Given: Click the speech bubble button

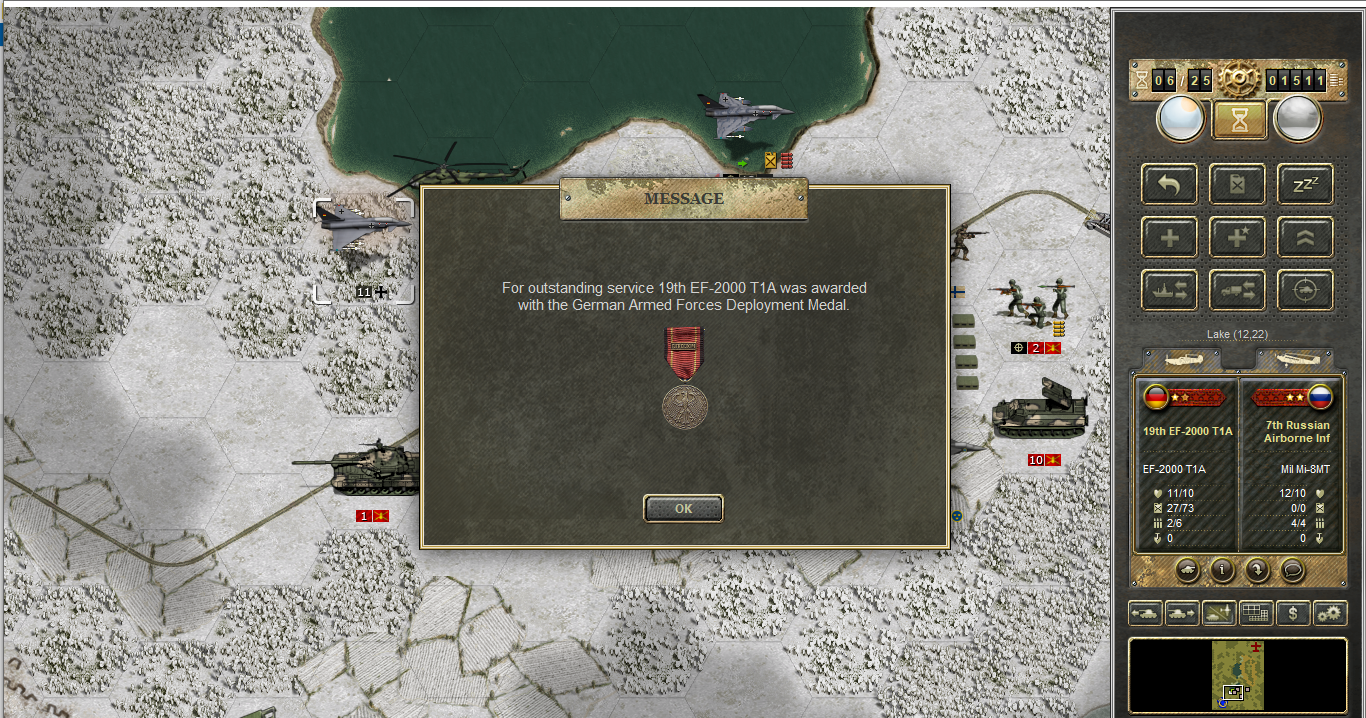Looking at the screenshot, I should coord(1291,570).
